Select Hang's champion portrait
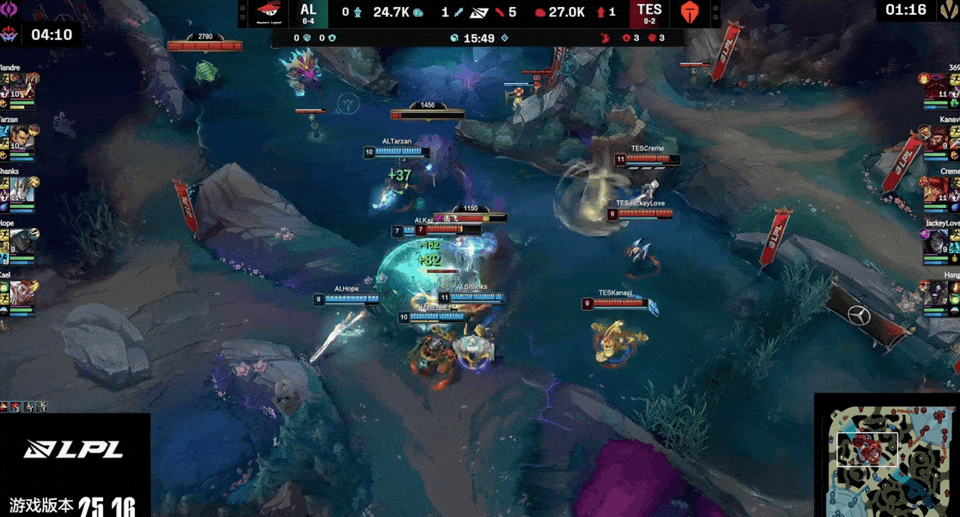 pyautogui.click(x=937, y=296)
